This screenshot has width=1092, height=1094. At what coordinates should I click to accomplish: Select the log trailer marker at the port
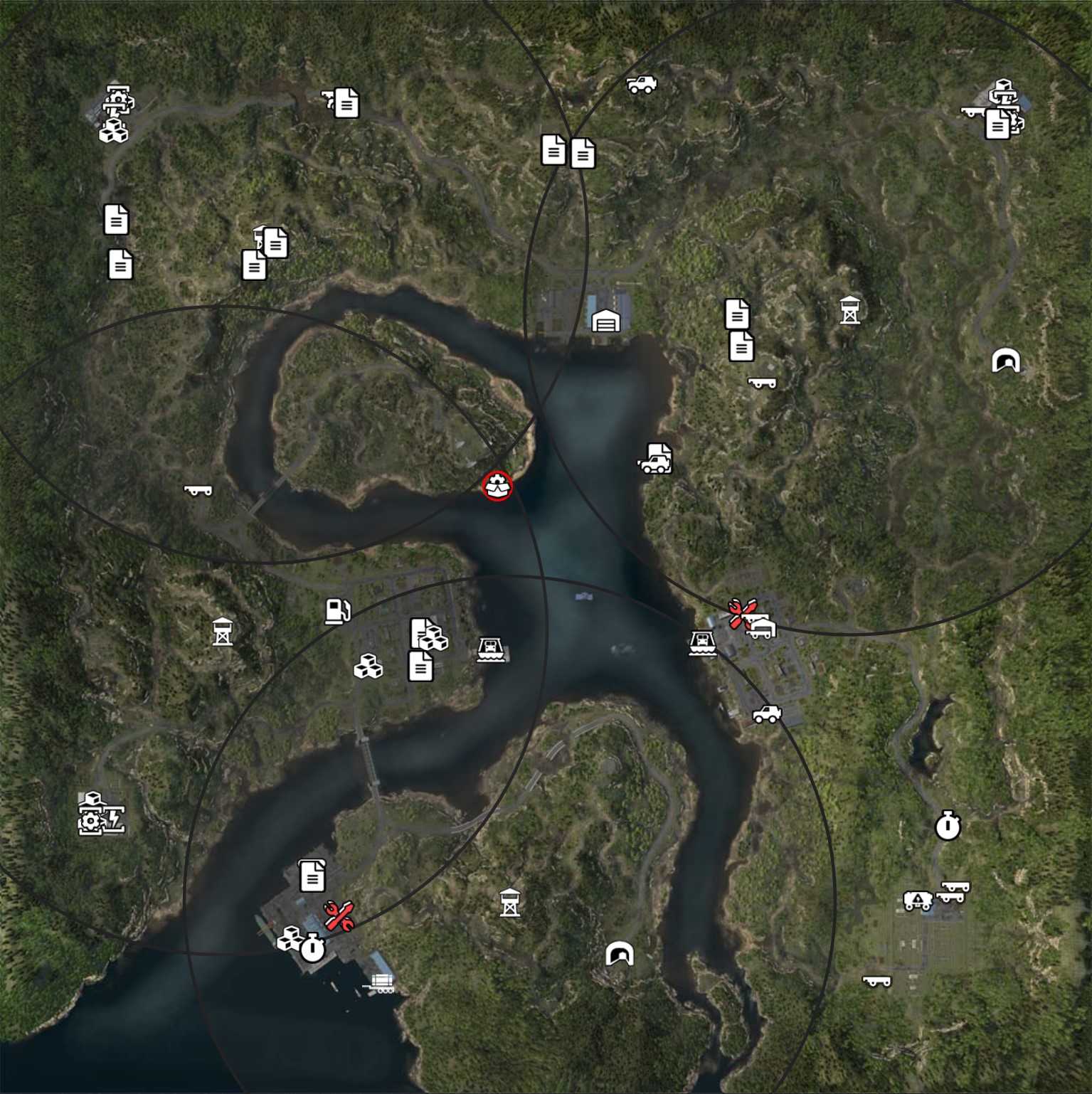click(381, 983)
